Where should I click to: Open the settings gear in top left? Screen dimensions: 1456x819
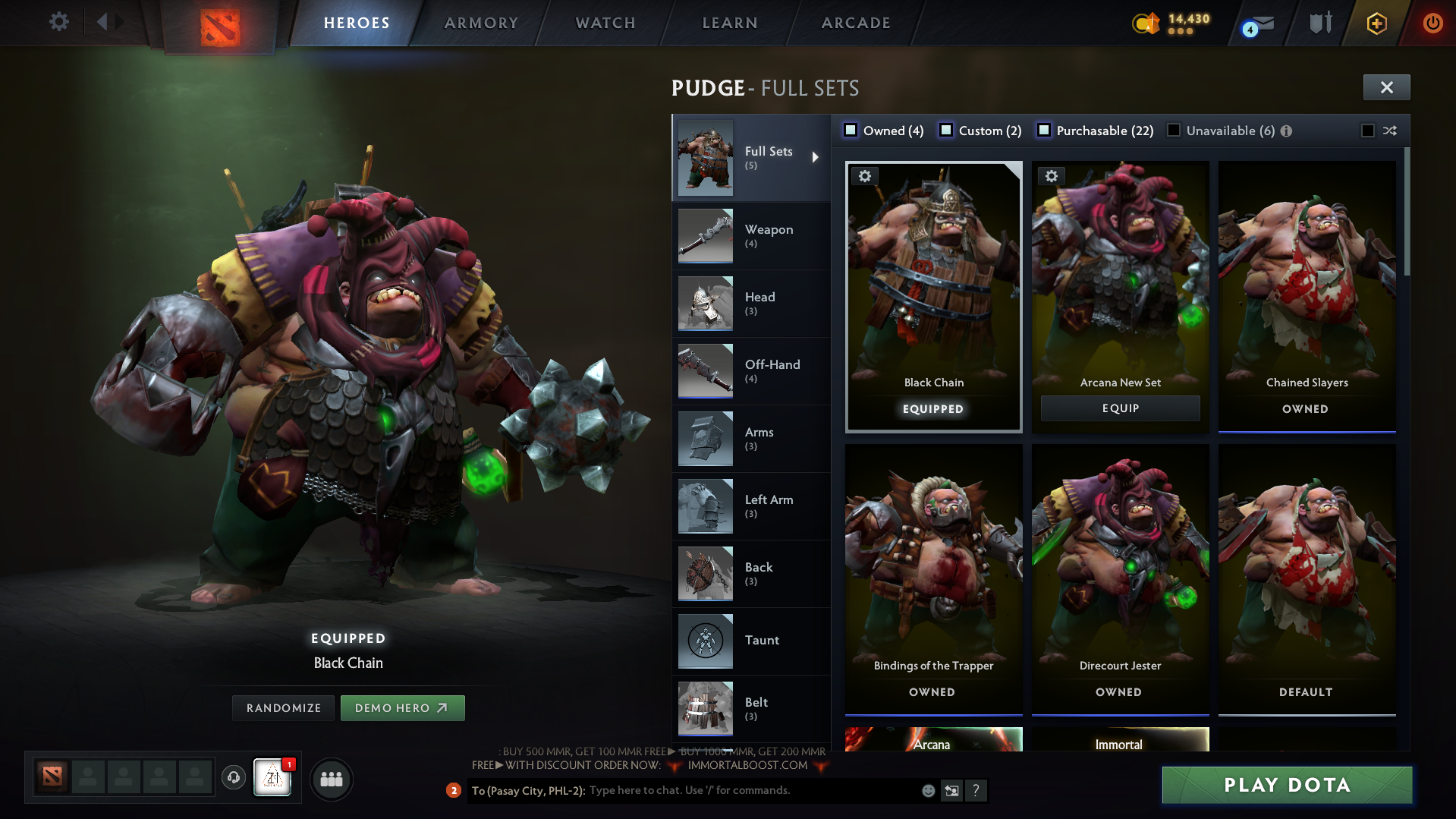tap(58, 22)
